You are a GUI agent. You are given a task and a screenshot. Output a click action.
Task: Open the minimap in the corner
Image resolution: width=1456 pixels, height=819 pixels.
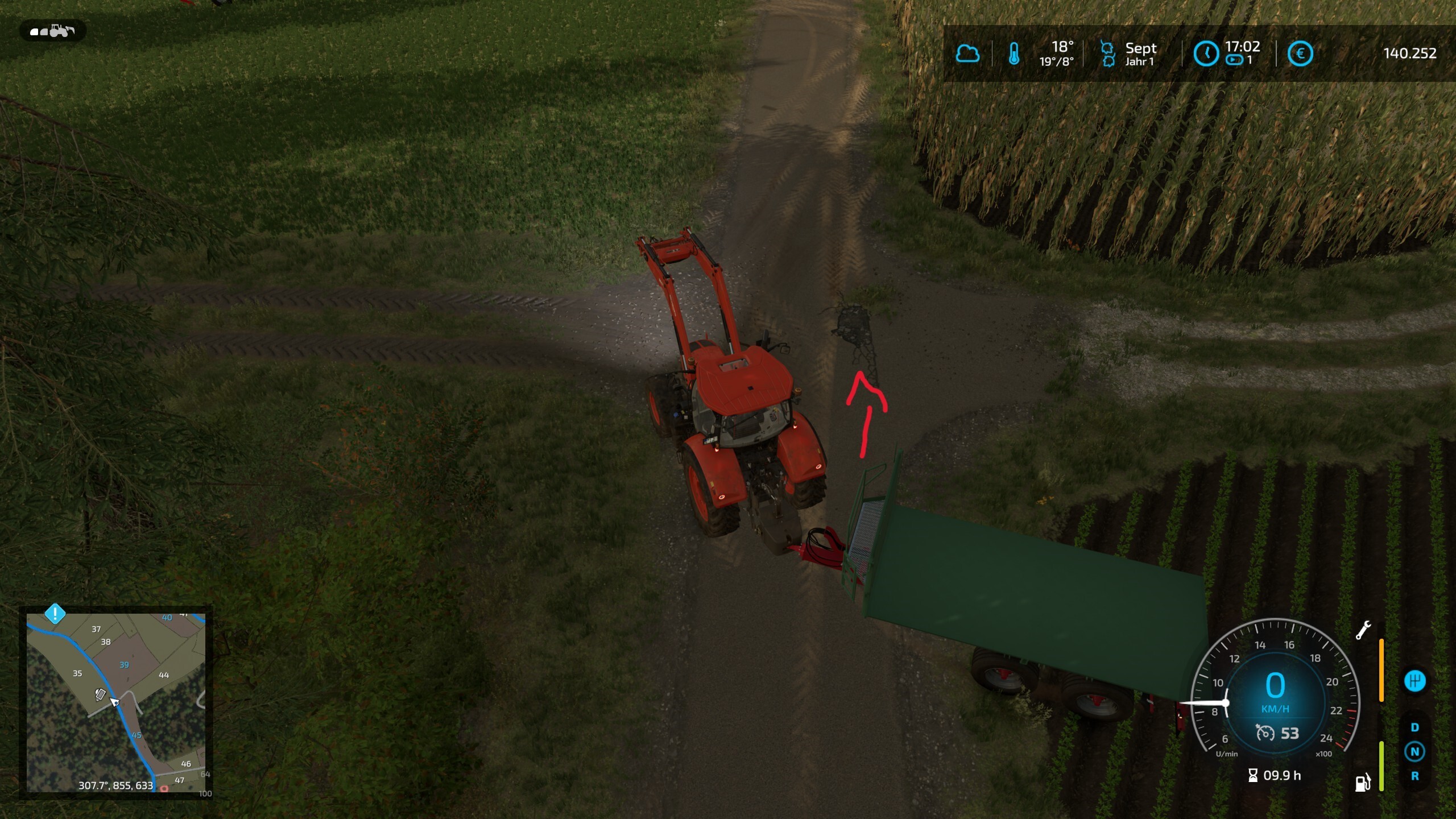click(x=116, y=702)
